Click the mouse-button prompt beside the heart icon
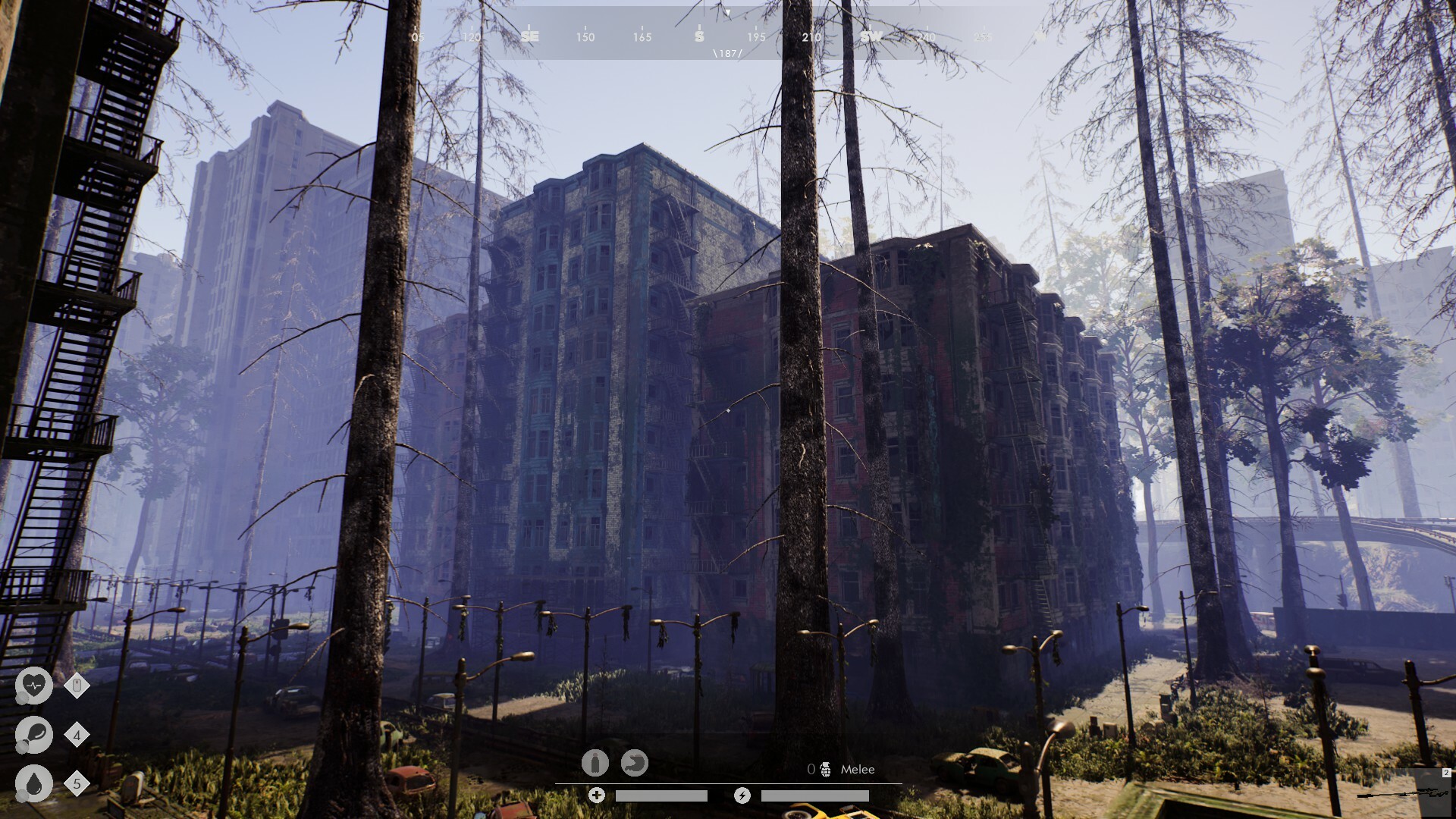The height and width of the screenshot is (819, 1456). pyautogui.click(x=75, y=686)
